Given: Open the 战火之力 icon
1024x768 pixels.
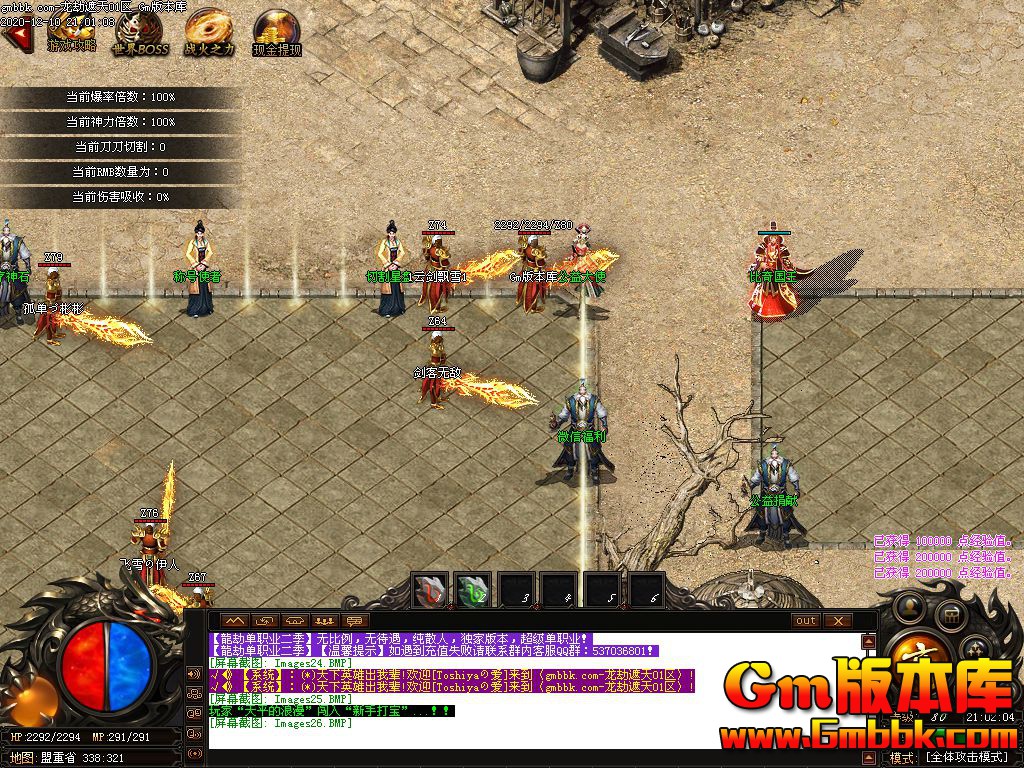Looking at the screenshot, I should tap(208, 30).
